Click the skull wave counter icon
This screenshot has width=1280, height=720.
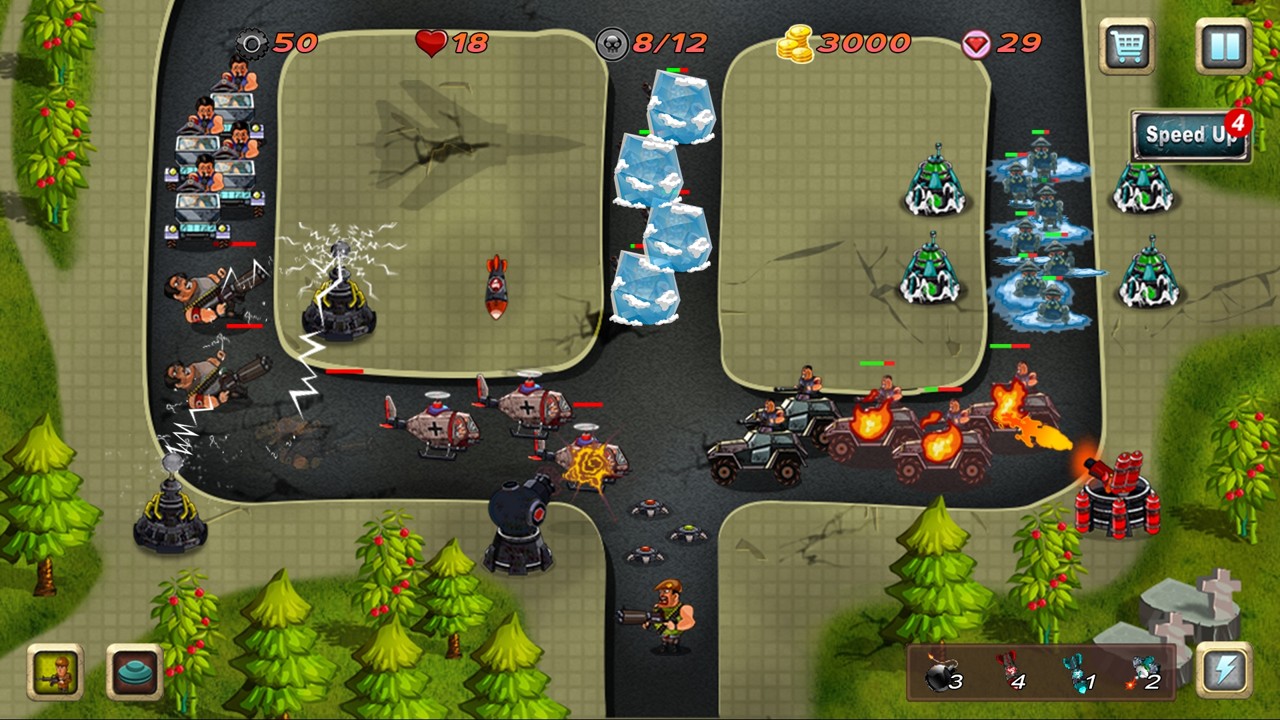(x=610, y=43)
